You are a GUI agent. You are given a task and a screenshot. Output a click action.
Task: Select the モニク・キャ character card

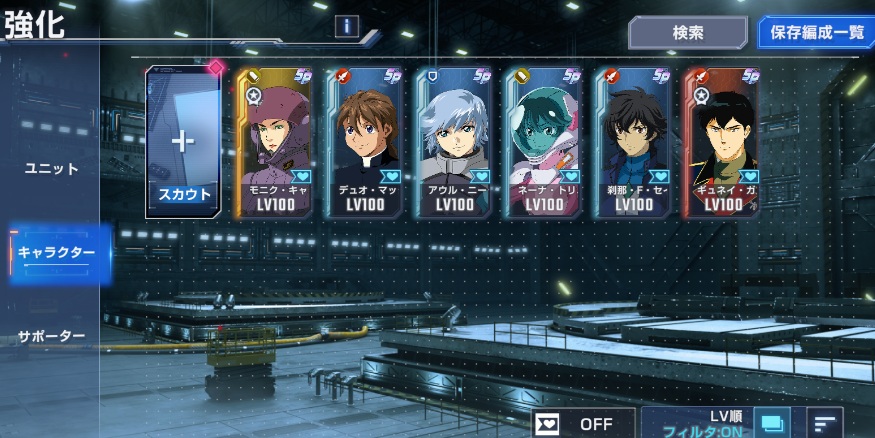(275, 140)
